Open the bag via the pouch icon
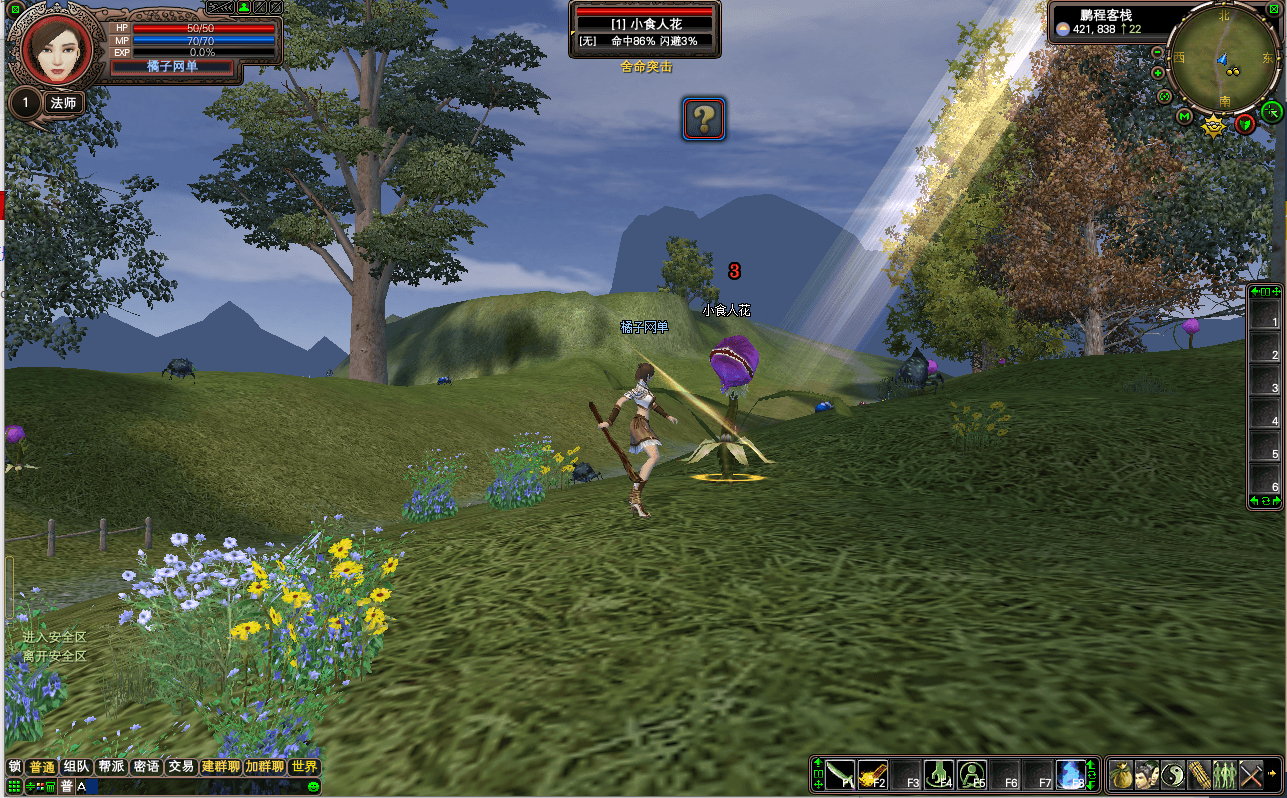 coord(1120,774)
